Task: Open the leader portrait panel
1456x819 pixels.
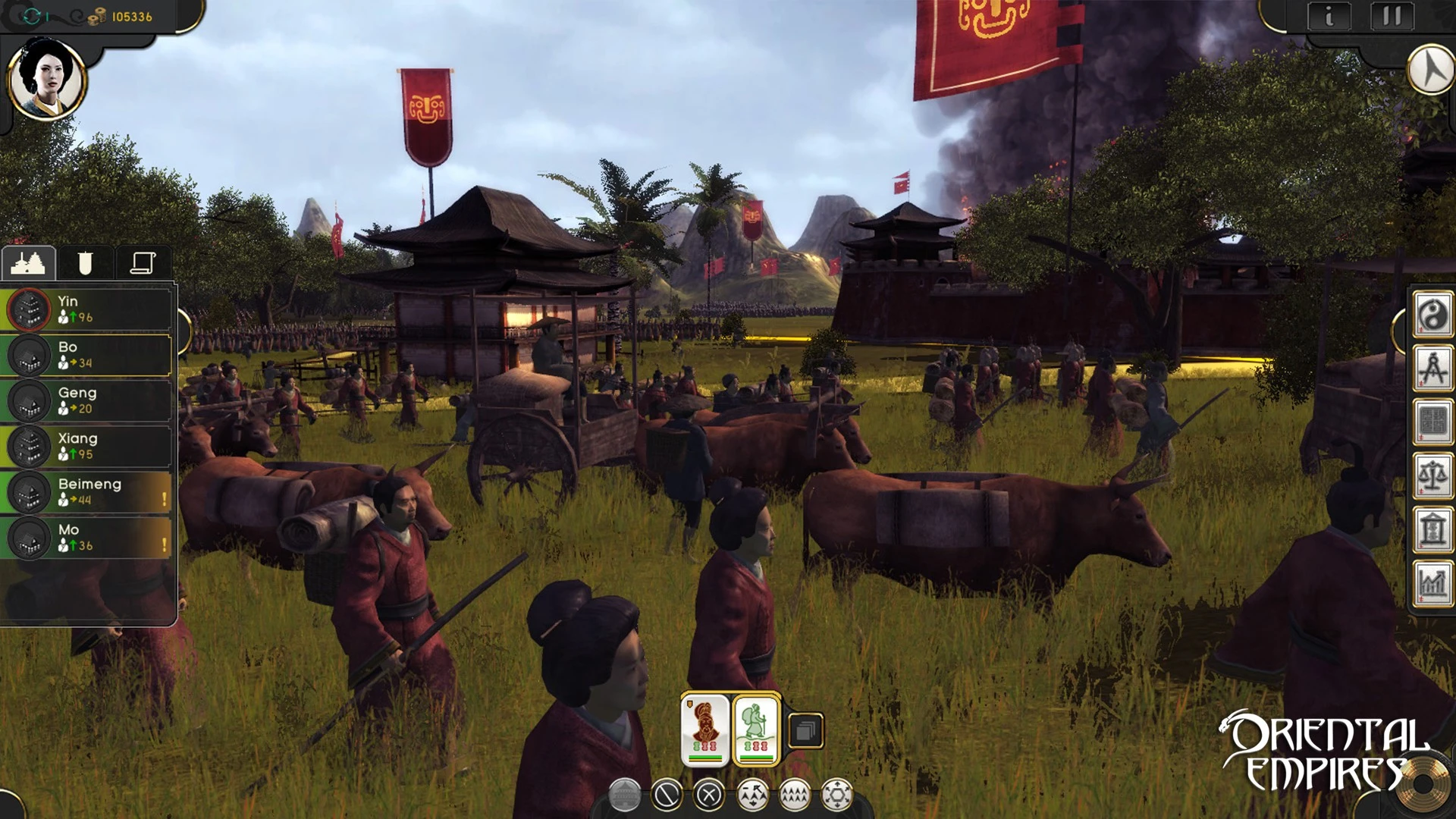Action: pos(46,79)
